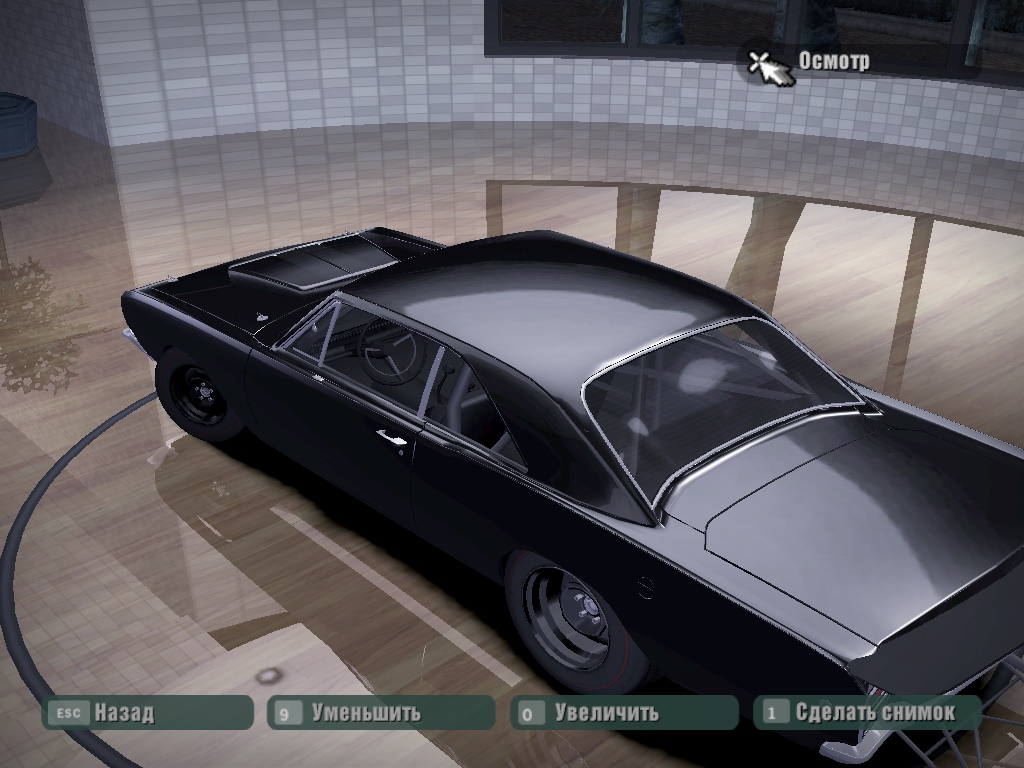Go back with the Назад button
Image resolution: width=1024 pixels, height=768 pixels.
click(147, 713)
